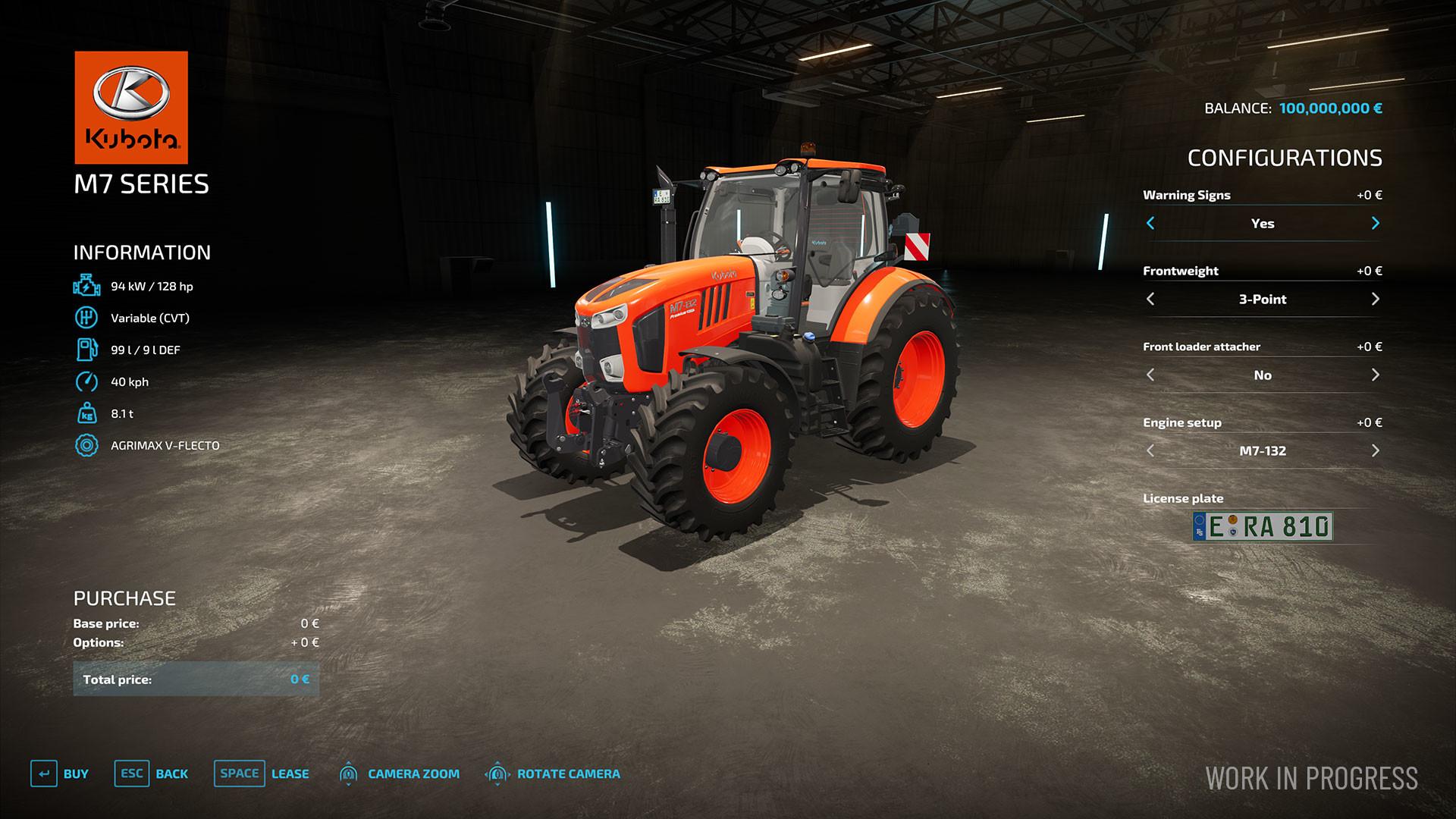Click the left arrow under Warning Signs
The image size is (1456, 819).
[1150, 224]
